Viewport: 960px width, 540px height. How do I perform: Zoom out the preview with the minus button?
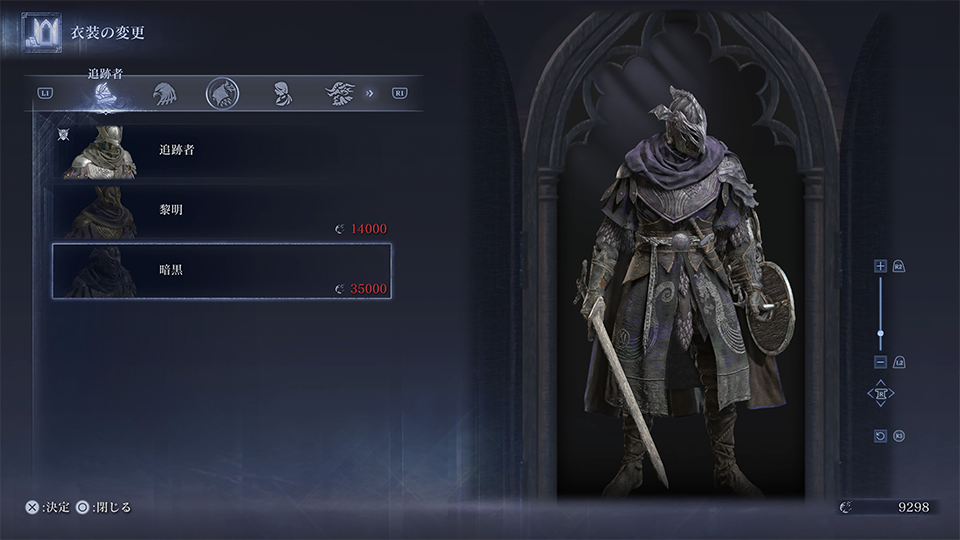(x=880, y=362)
